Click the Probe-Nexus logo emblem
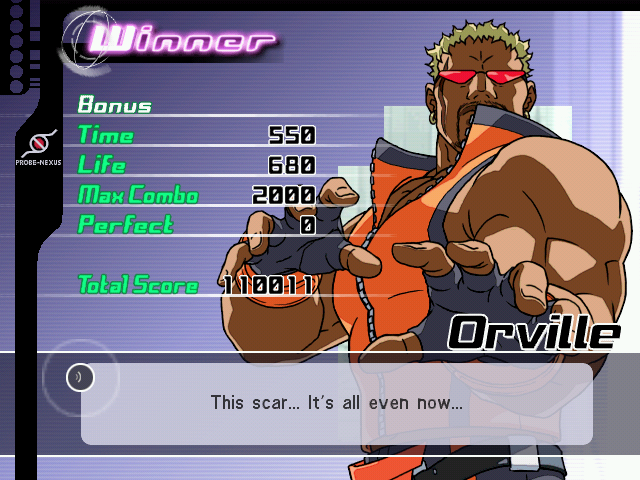 (x=38, y=142)
